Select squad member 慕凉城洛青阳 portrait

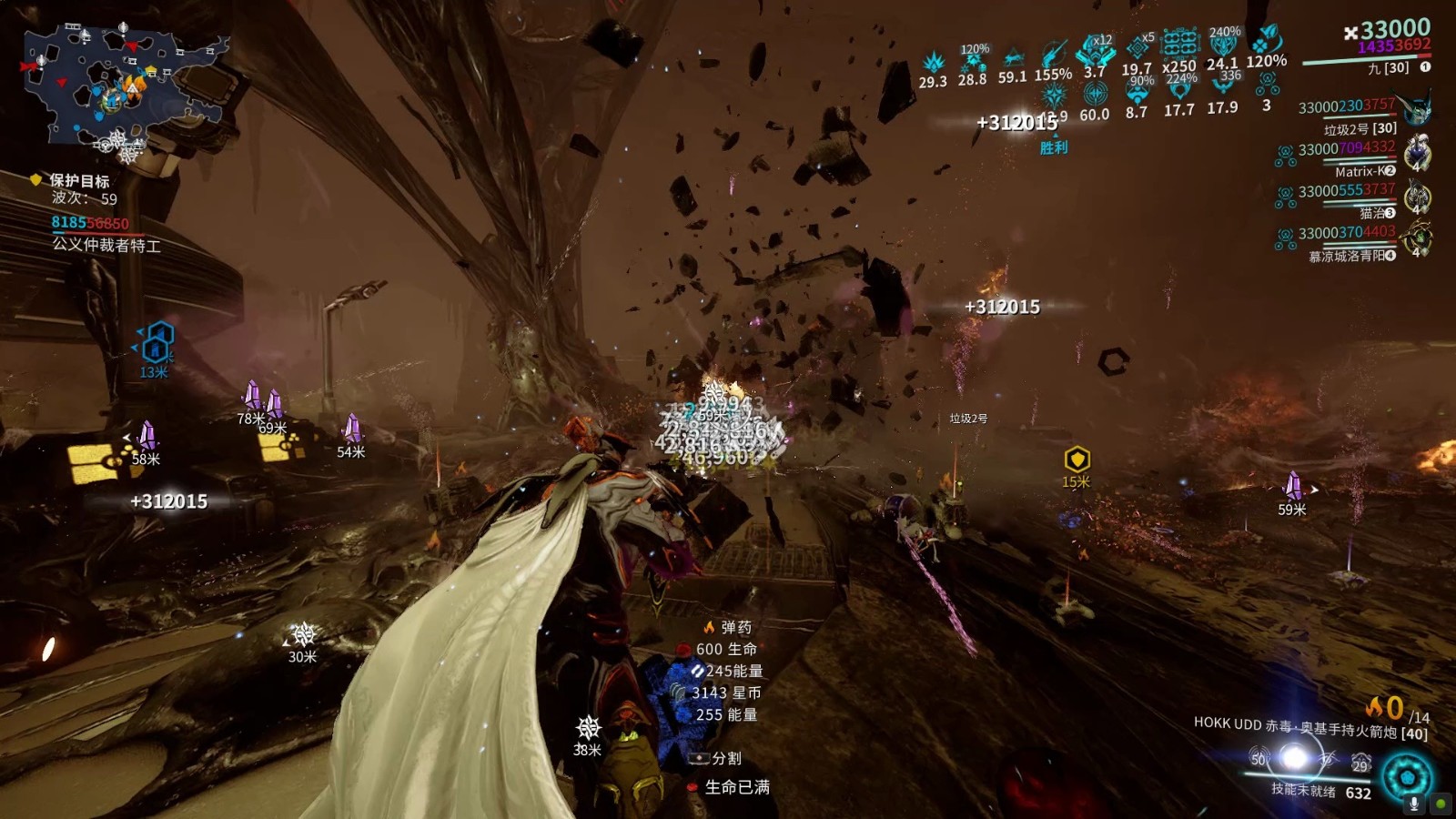tap(1417, 238)
